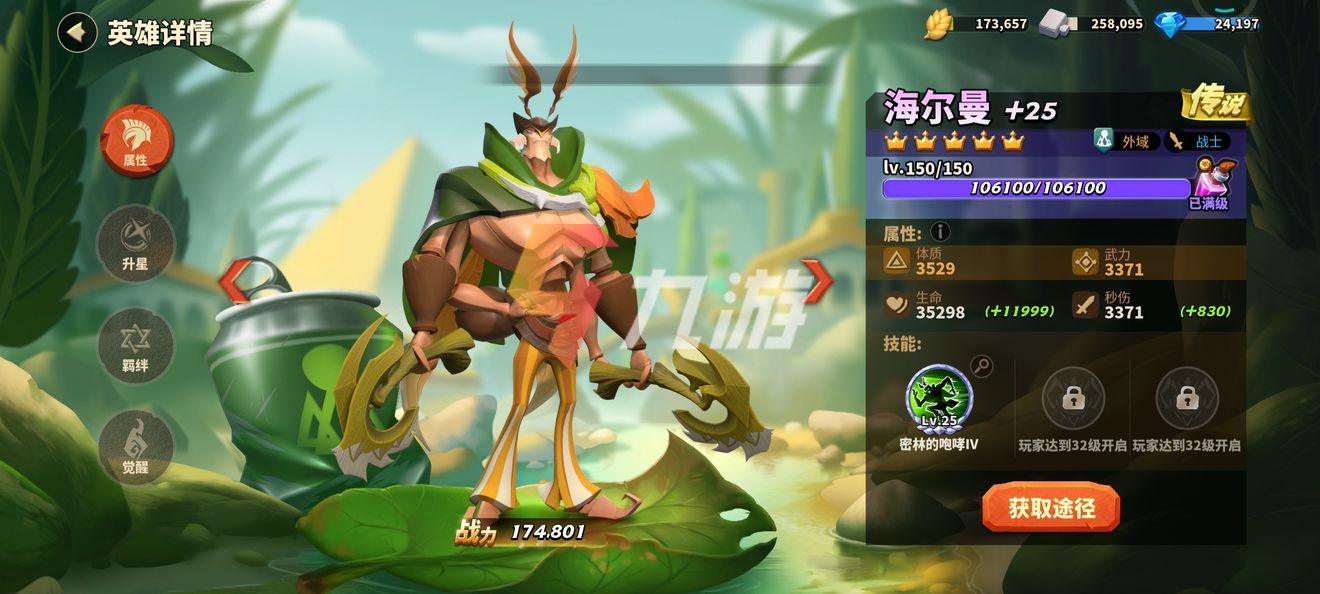The width and height of the screenshot is (1320, 594).
Task: Select the 密林的咆哮IV skill icon
Action: point(939,399)
